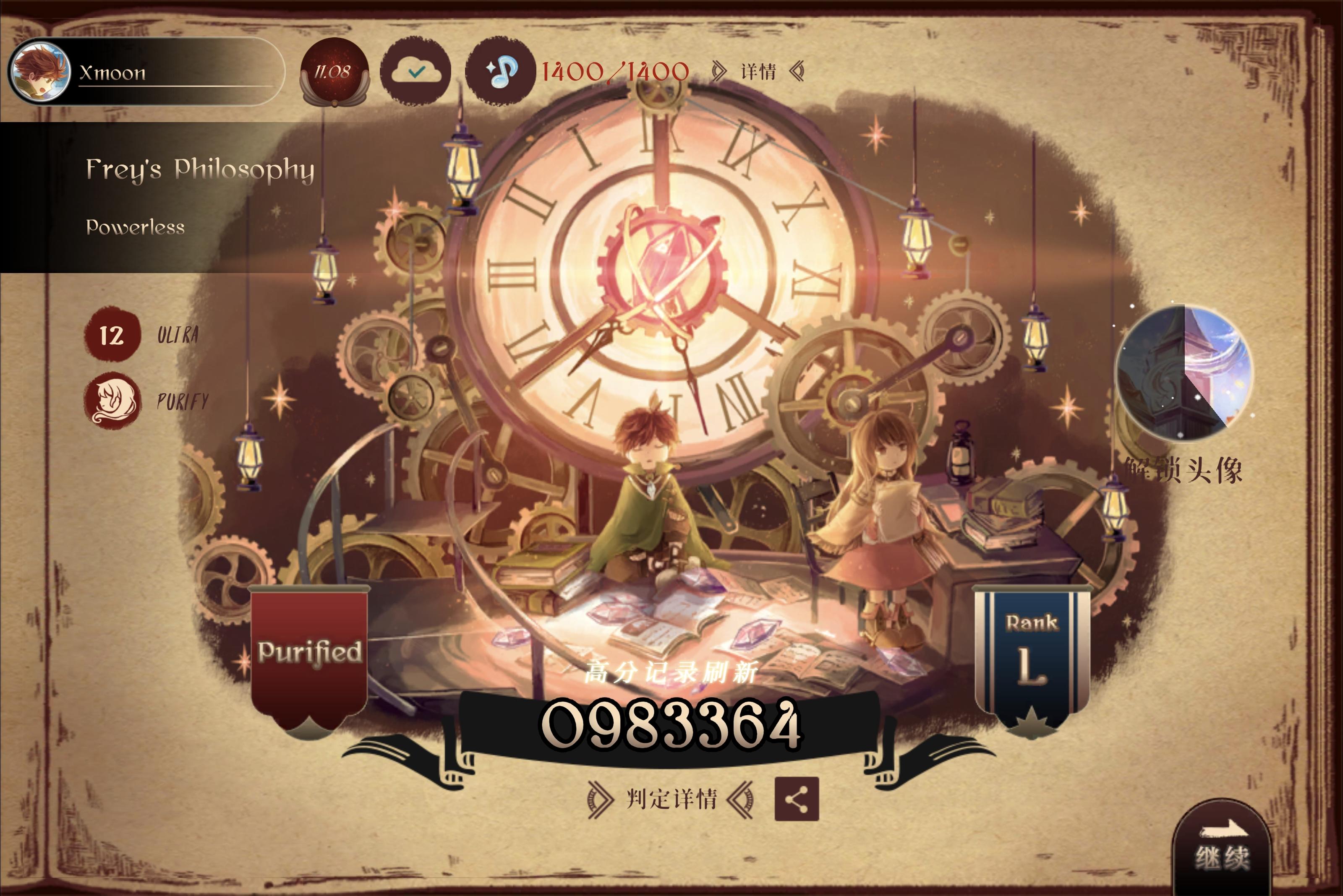Click the 1400/1400 score progress display
The image size is (1343, 896).
(x=613, y=71)
